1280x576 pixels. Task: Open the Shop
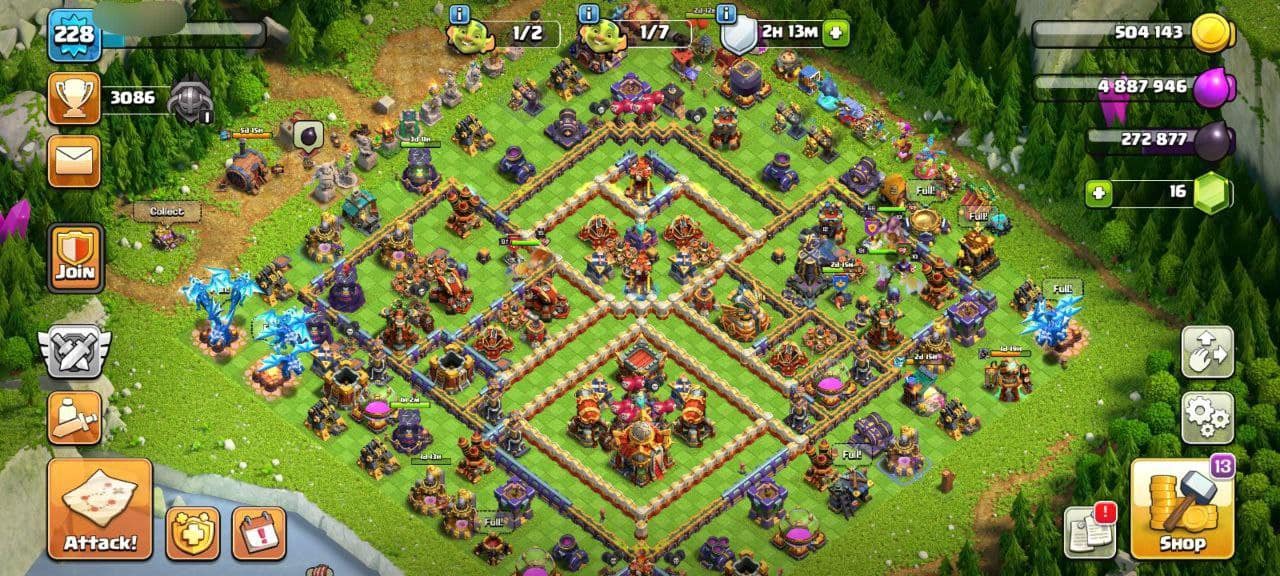click(1182, 509)
